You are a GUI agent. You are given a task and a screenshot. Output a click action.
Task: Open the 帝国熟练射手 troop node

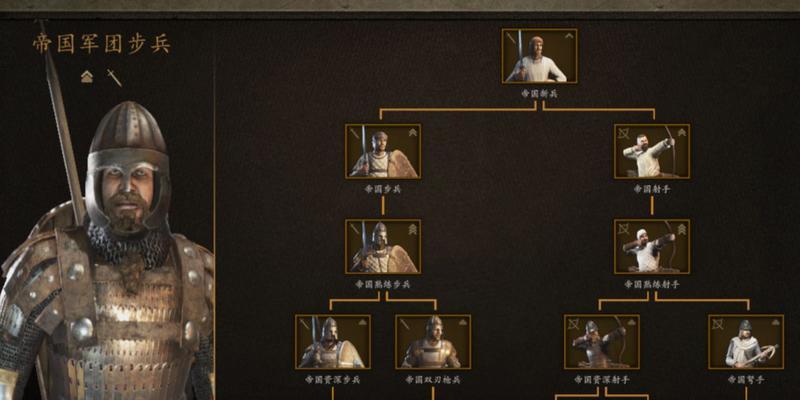coord(651,247)
